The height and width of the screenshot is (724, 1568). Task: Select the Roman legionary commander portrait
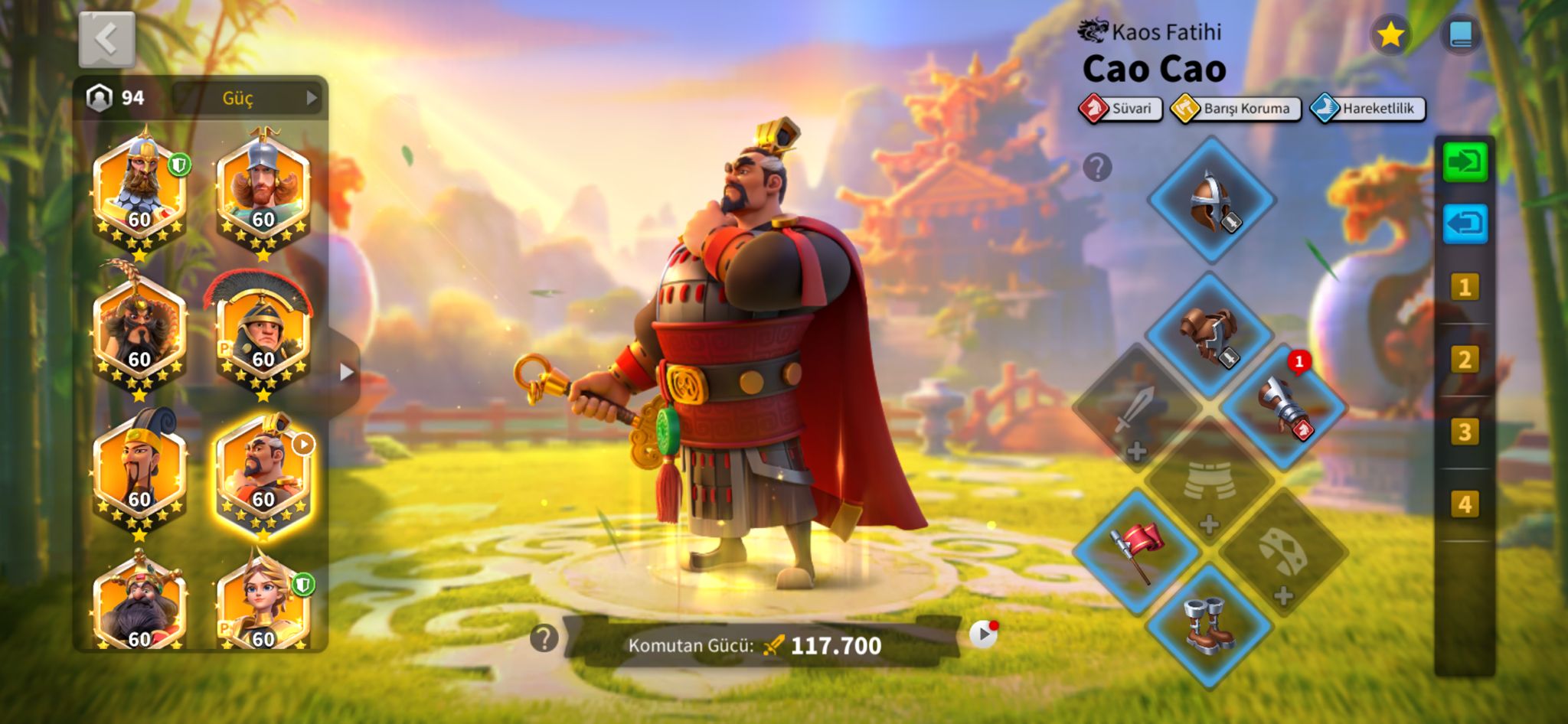click(x=263, y=335)
